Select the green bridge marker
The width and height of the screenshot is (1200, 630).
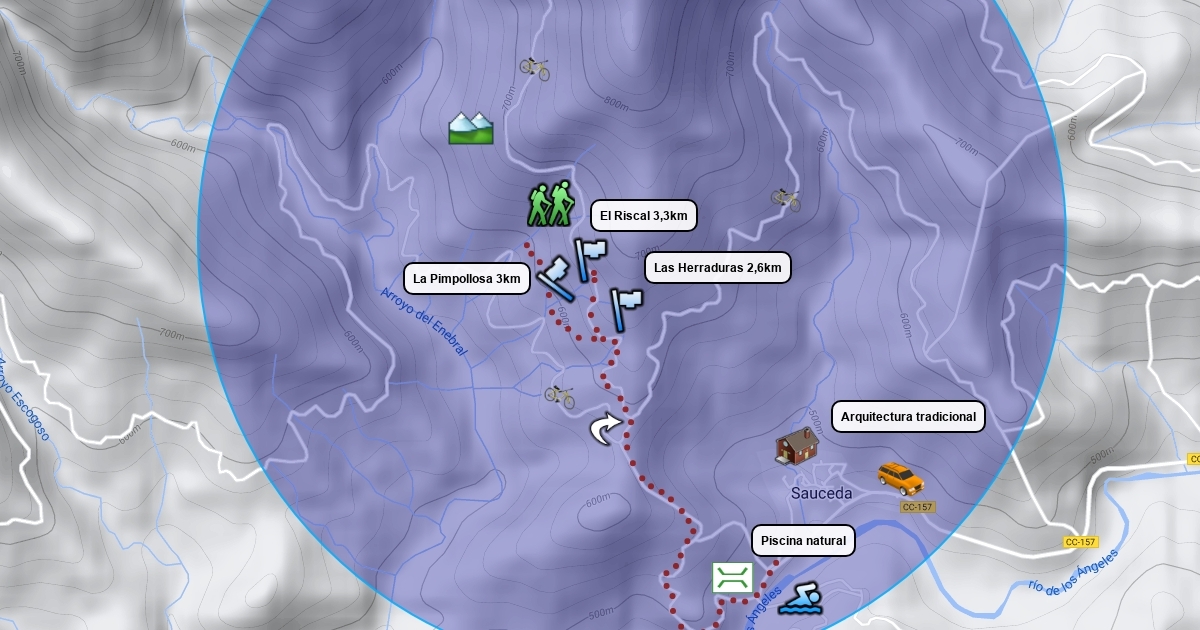point(732,577)
